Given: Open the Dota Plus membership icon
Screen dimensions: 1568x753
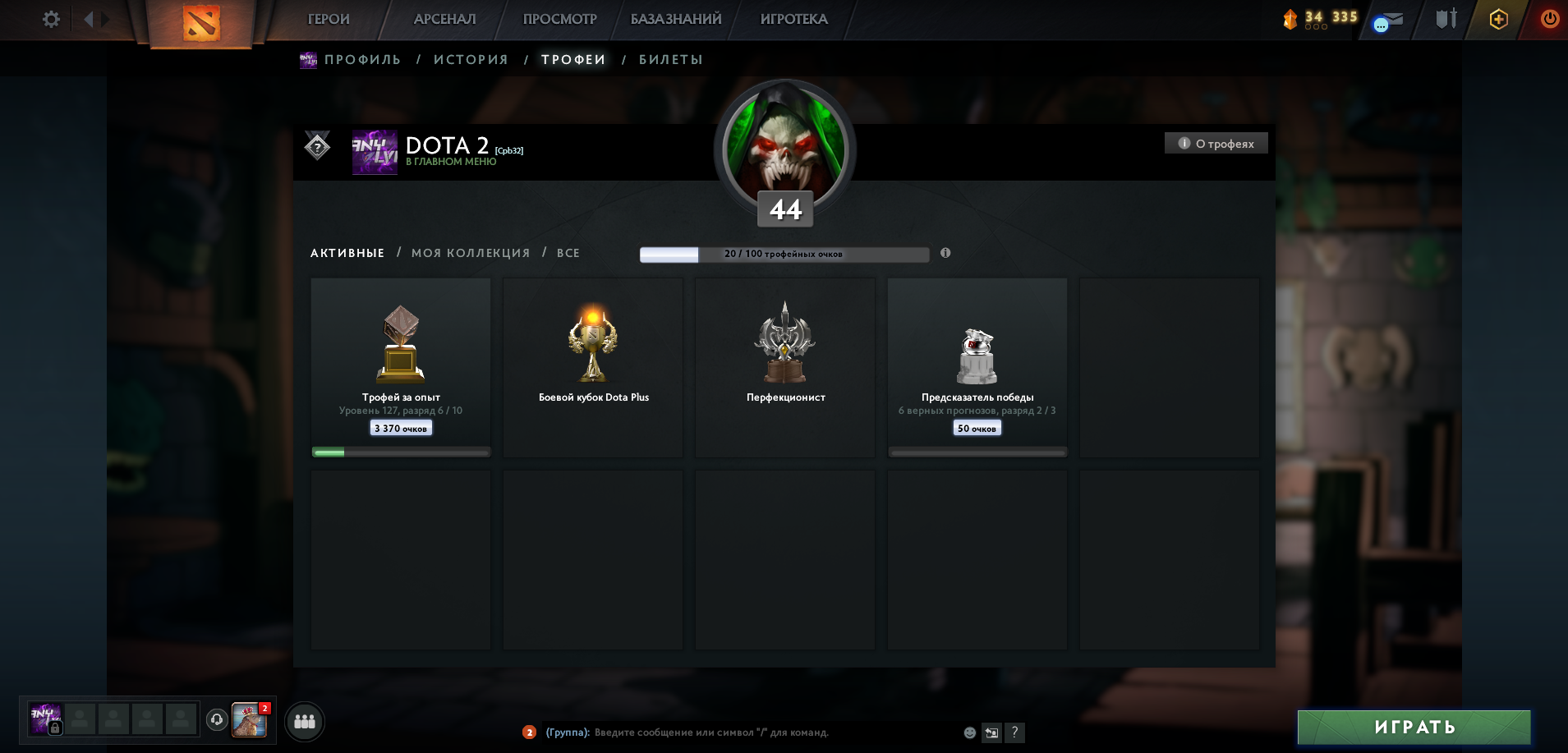Looking at the screenshot, I should tap(1499, 18).
